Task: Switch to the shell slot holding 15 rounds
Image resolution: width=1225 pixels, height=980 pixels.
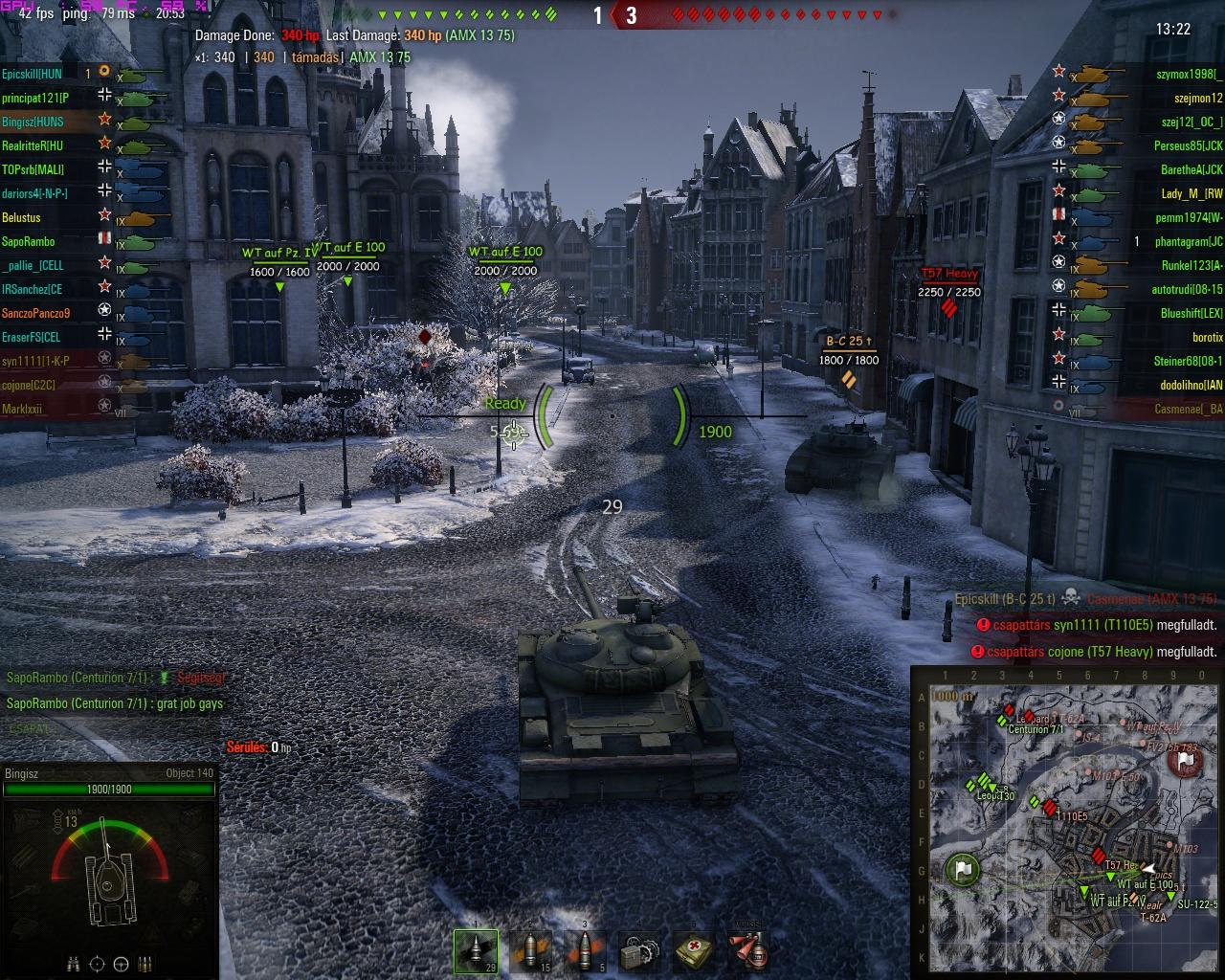Action: tap(531, 951)
